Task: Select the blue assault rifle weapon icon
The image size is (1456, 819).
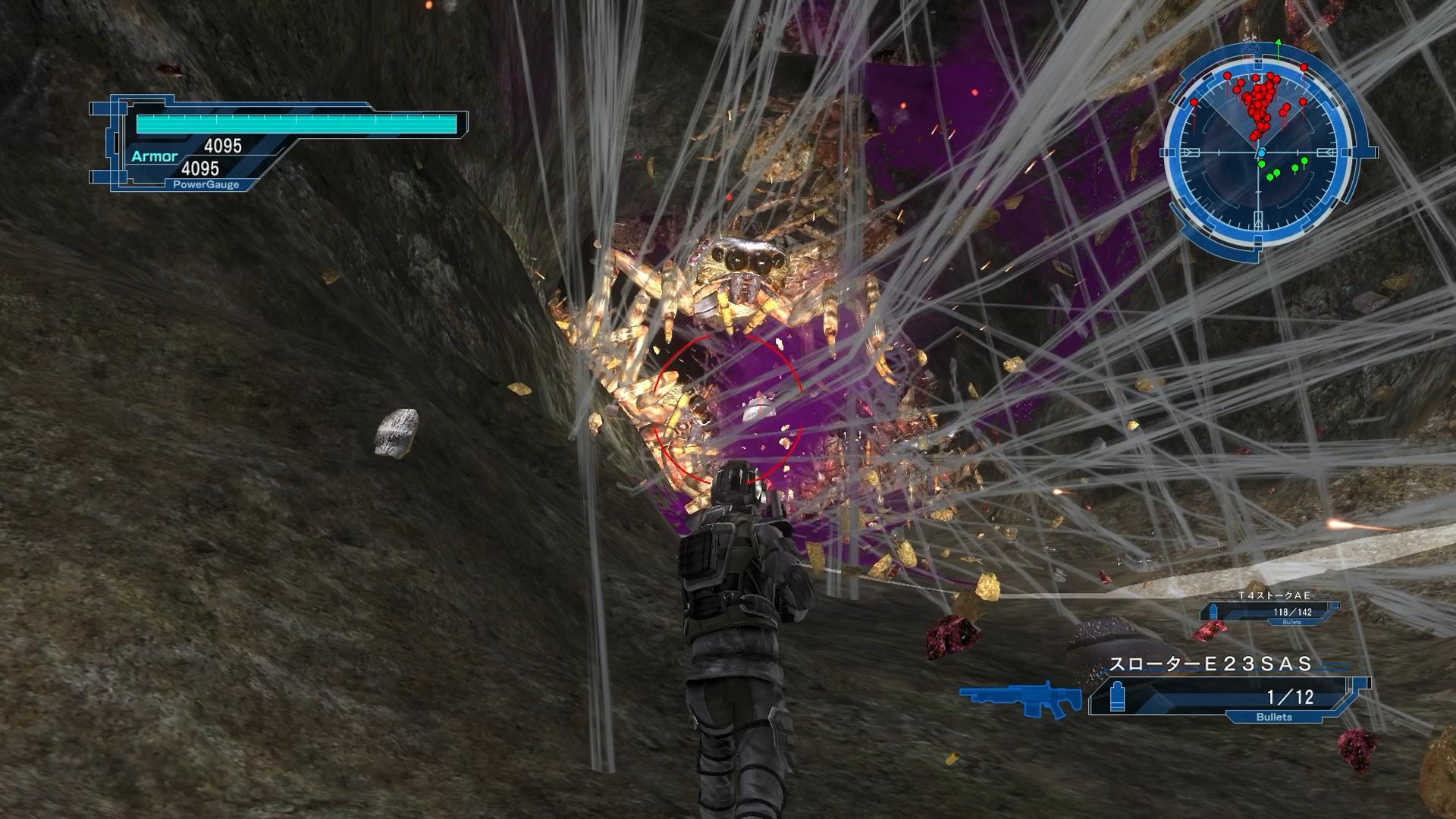Action: [1021, 697]
